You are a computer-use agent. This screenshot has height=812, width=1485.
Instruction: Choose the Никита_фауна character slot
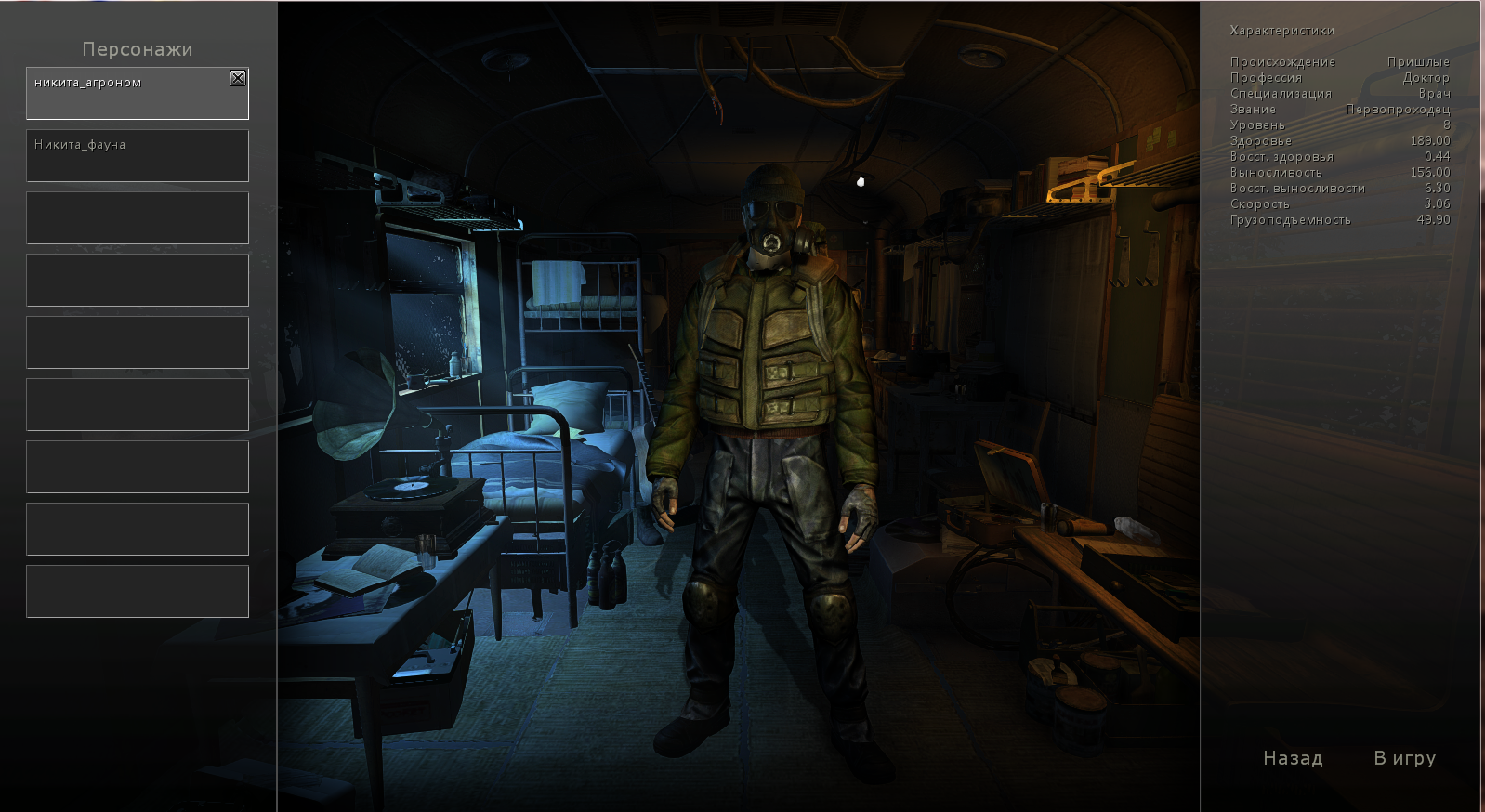pos(138,155)
